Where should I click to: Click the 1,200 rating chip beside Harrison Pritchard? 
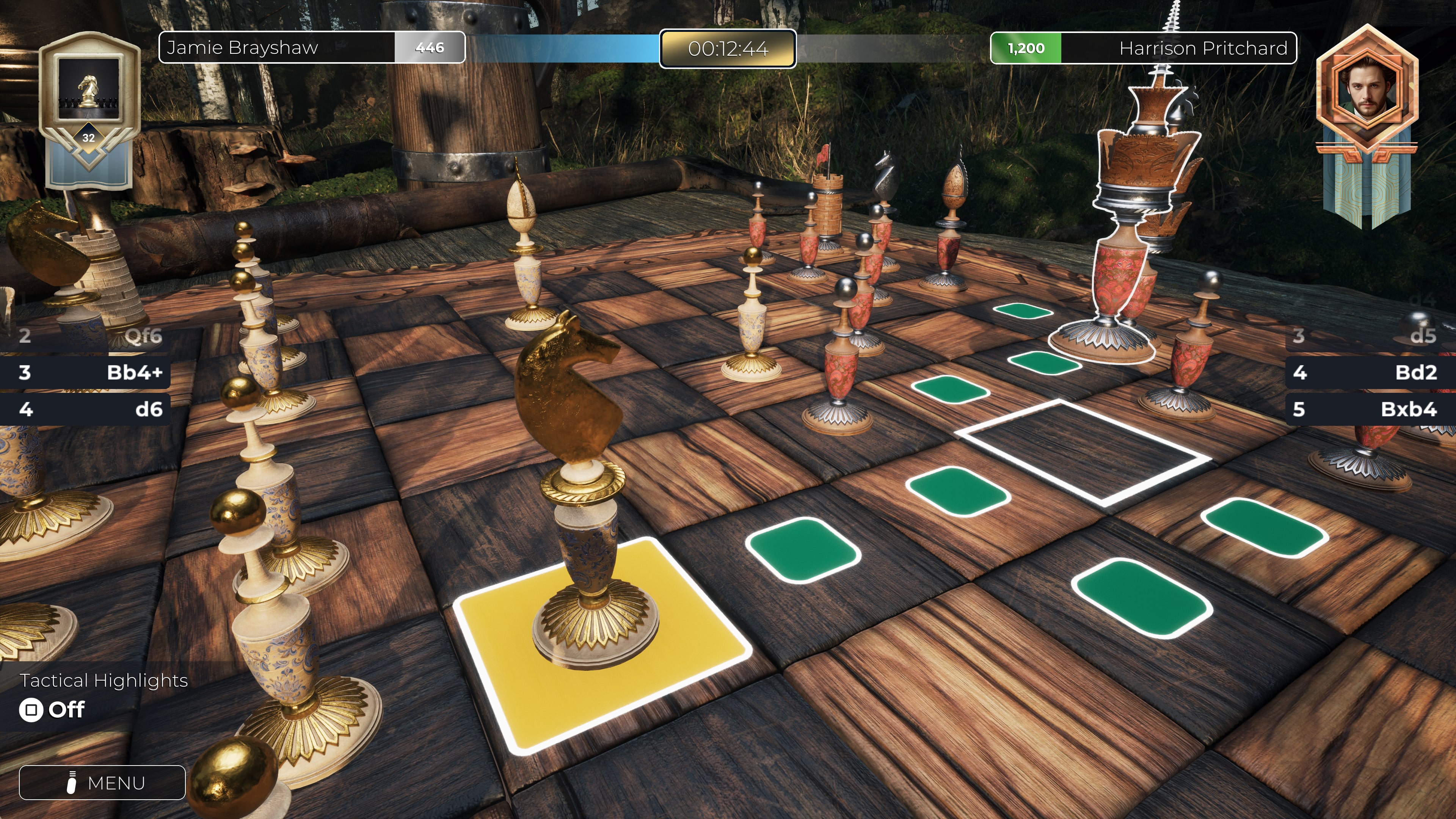(1025, 48)
